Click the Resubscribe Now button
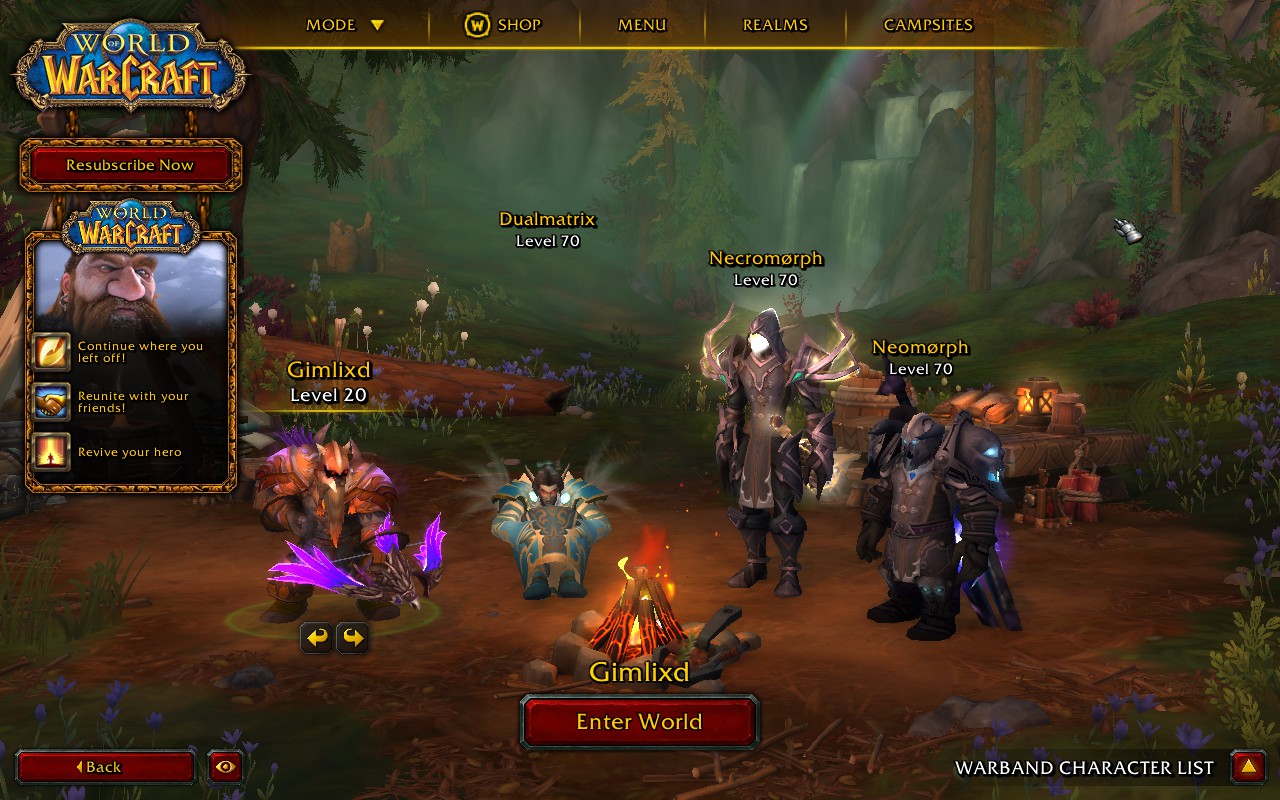 pyautogui.click(x=130, y=165)
